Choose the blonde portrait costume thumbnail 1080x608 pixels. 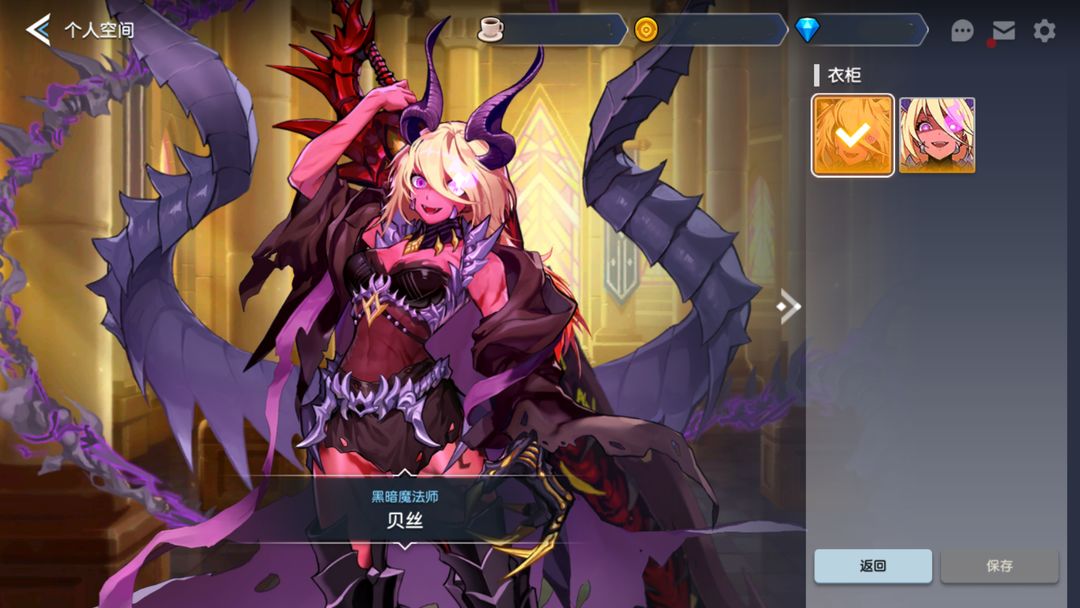point(937,135)
